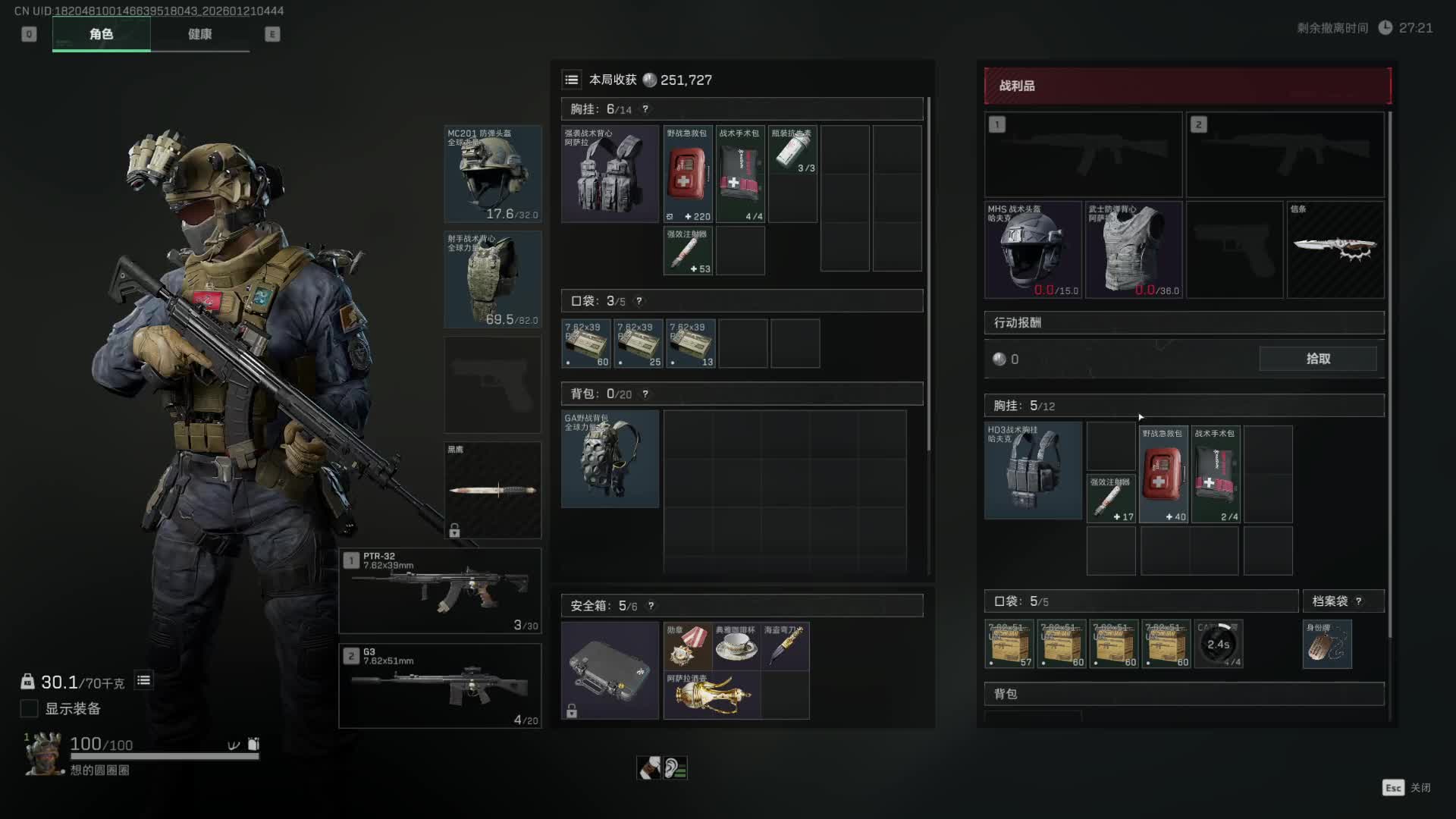
Task: Choose the MC201 helmet slot
Action: pos(493,174)
